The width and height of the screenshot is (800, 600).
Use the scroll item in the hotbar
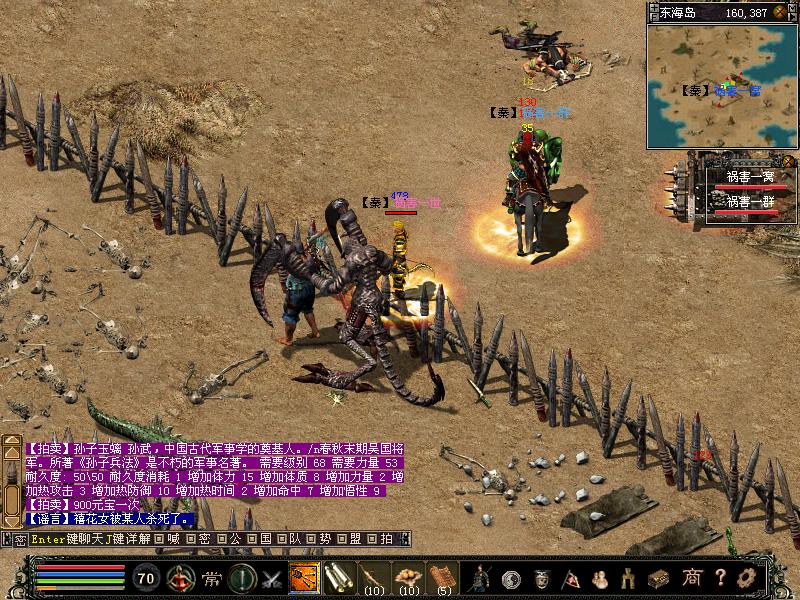(338, 578)
